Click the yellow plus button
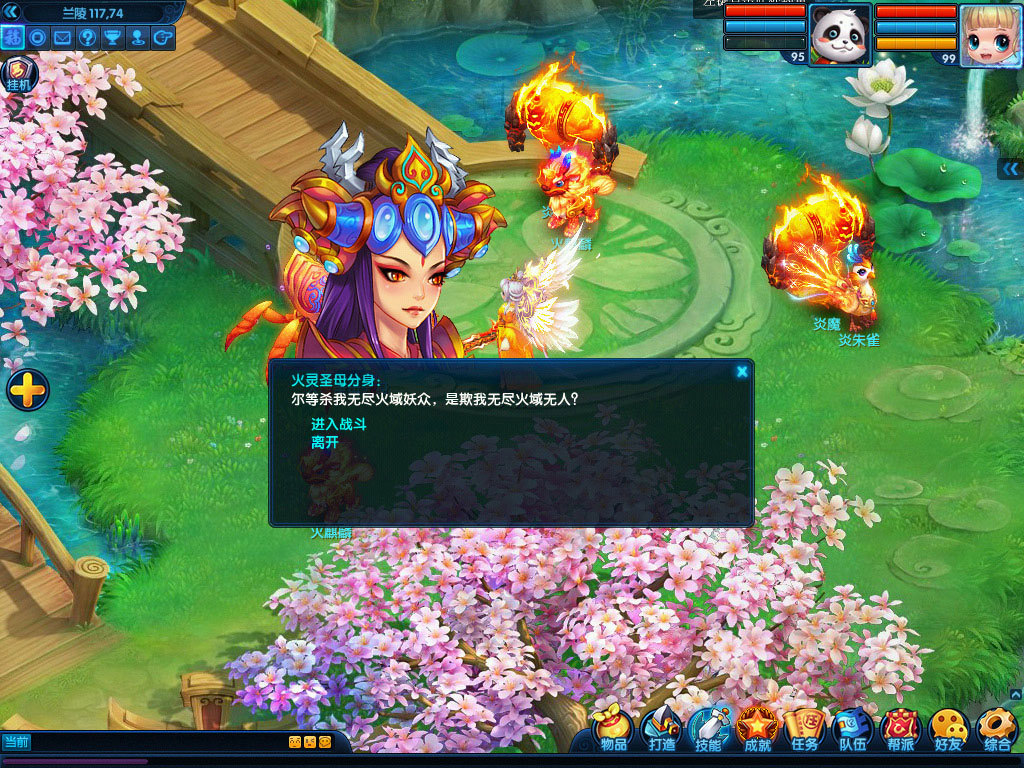 pyautogui.click(x=28, y=390)
